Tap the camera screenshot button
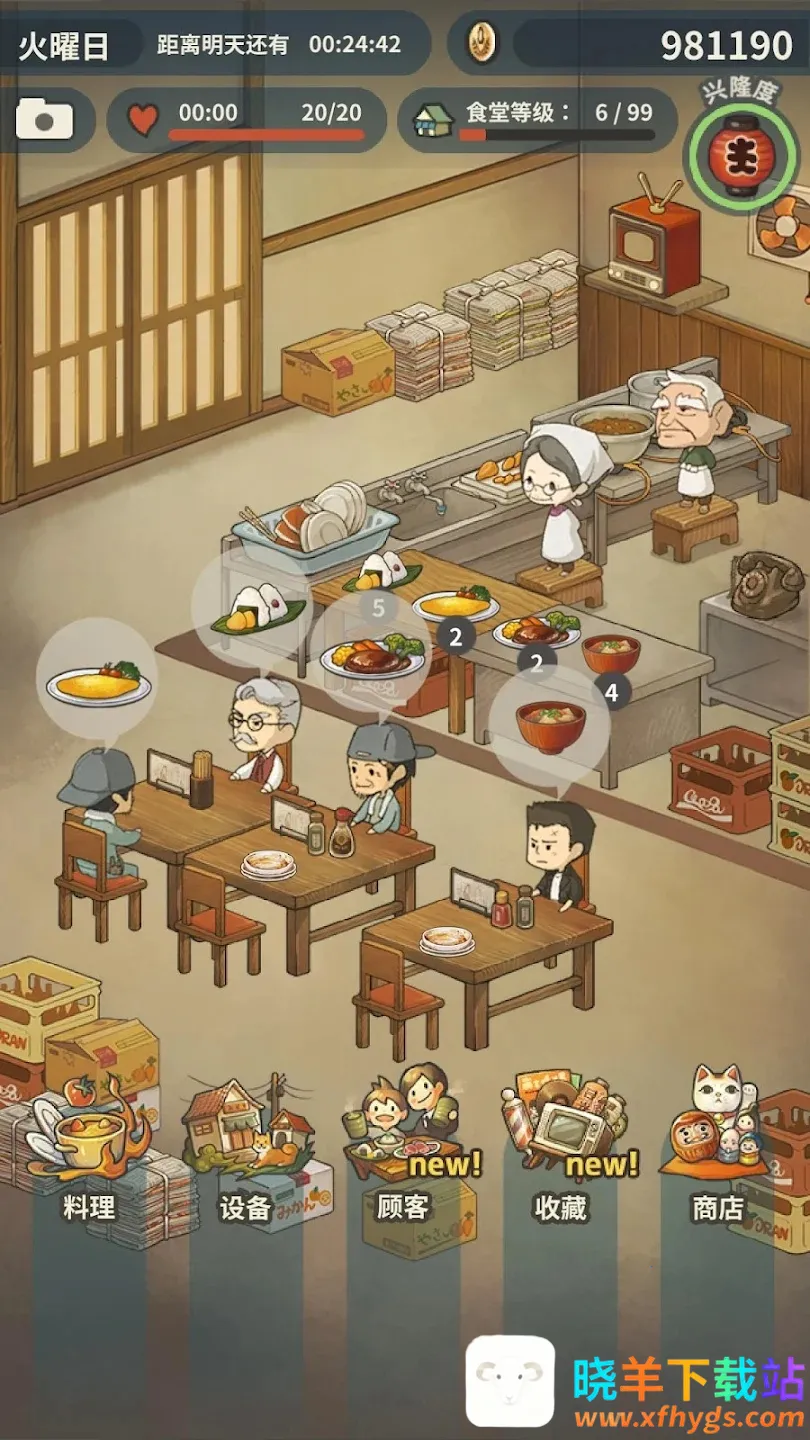810x1440 pixels. pos(45,121)
